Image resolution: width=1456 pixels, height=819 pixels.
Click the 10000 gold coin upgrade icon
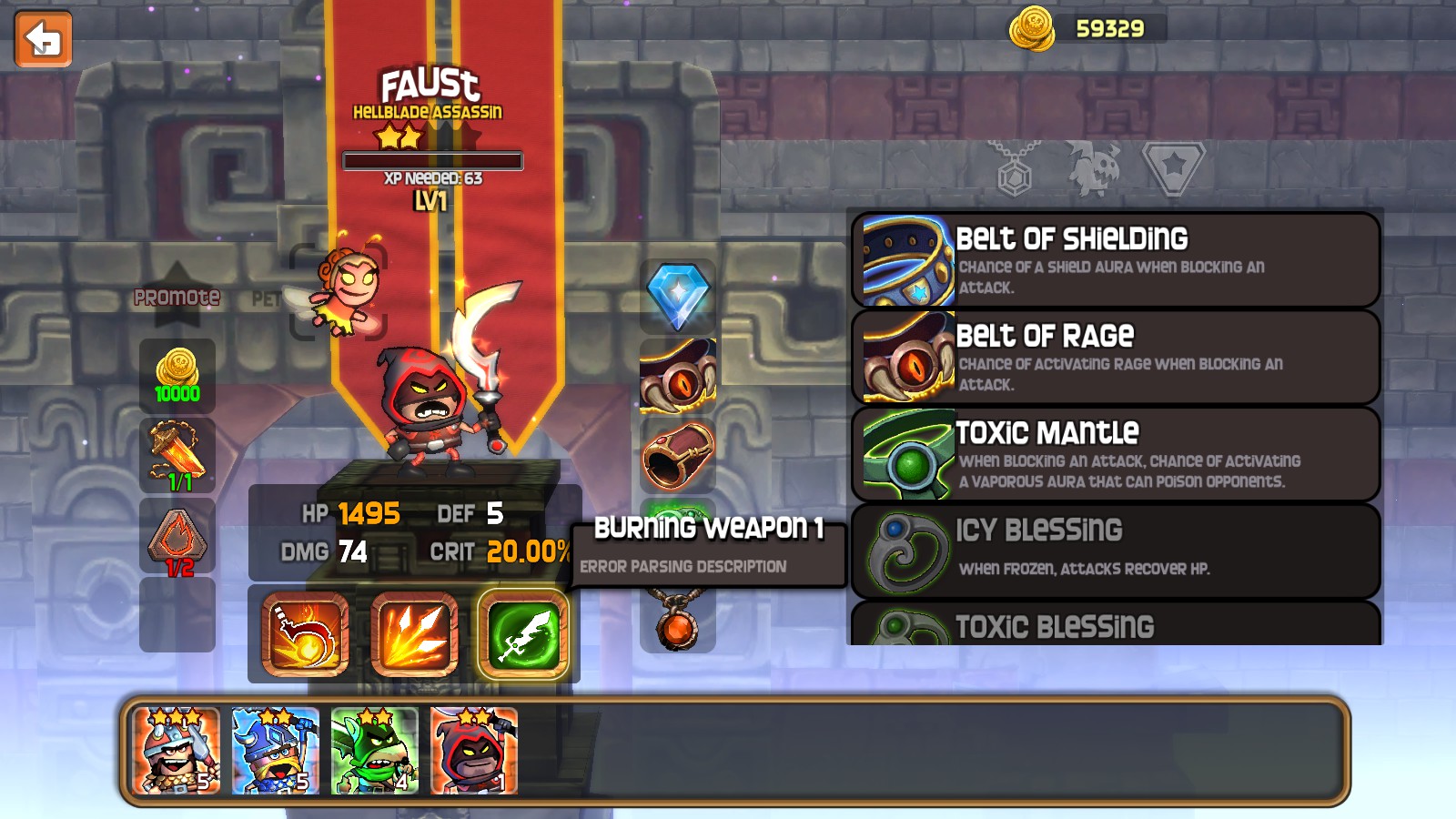point(177,375)
